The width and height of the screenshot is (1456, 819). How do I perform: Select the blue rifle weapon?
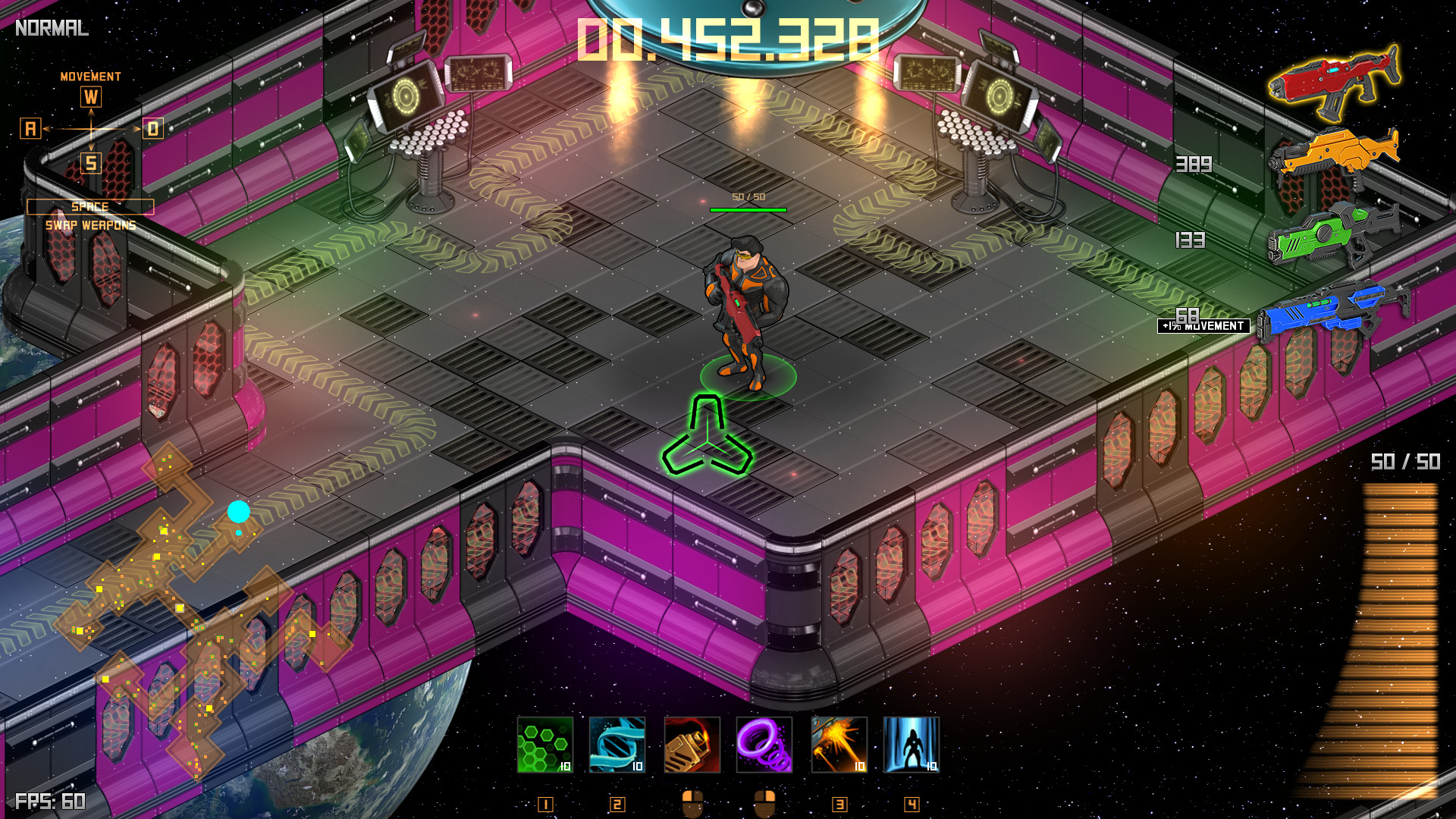1332,311
